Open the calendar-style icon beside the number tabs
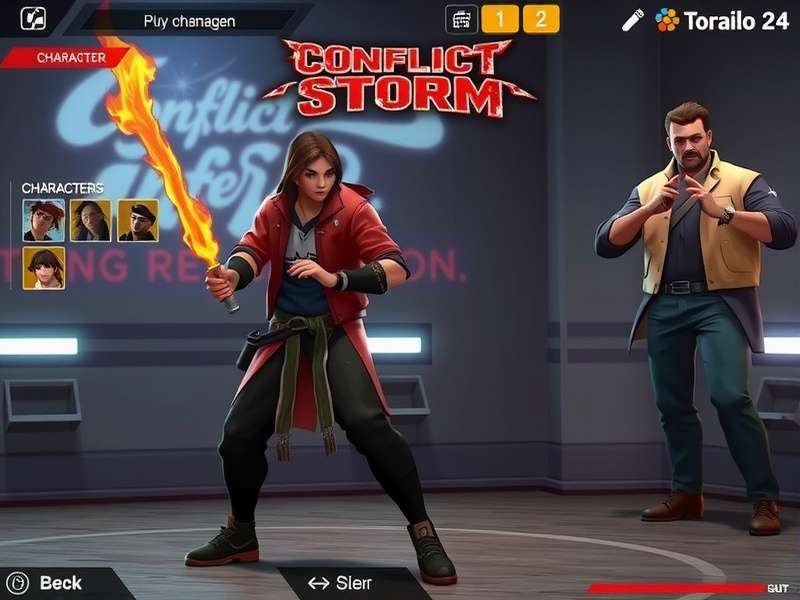The image size is (800, 600). click(460, 19)
